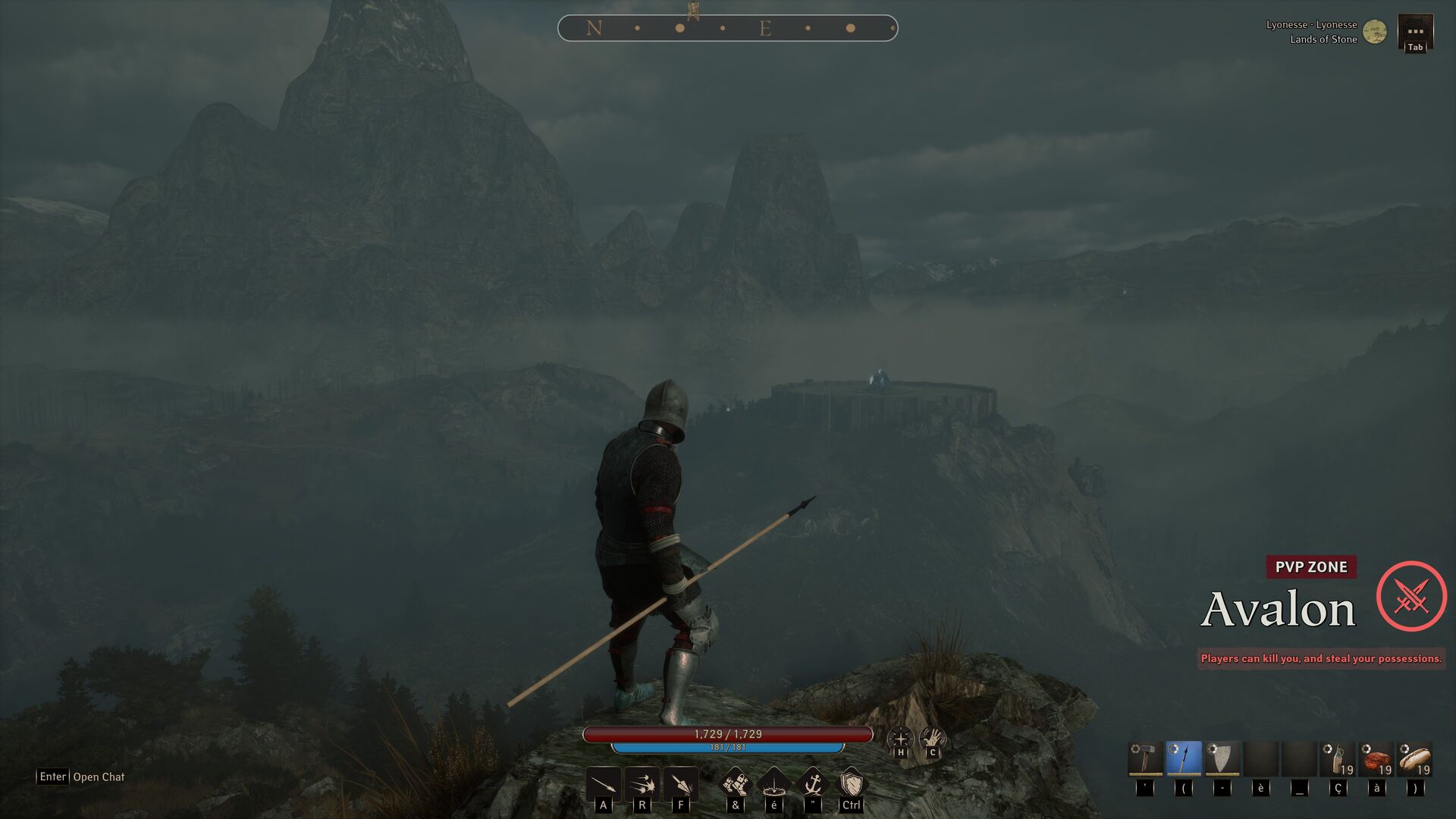1456x819 pixels.
Task: Open the waving hand emote icon
Action: pos(932,739)
